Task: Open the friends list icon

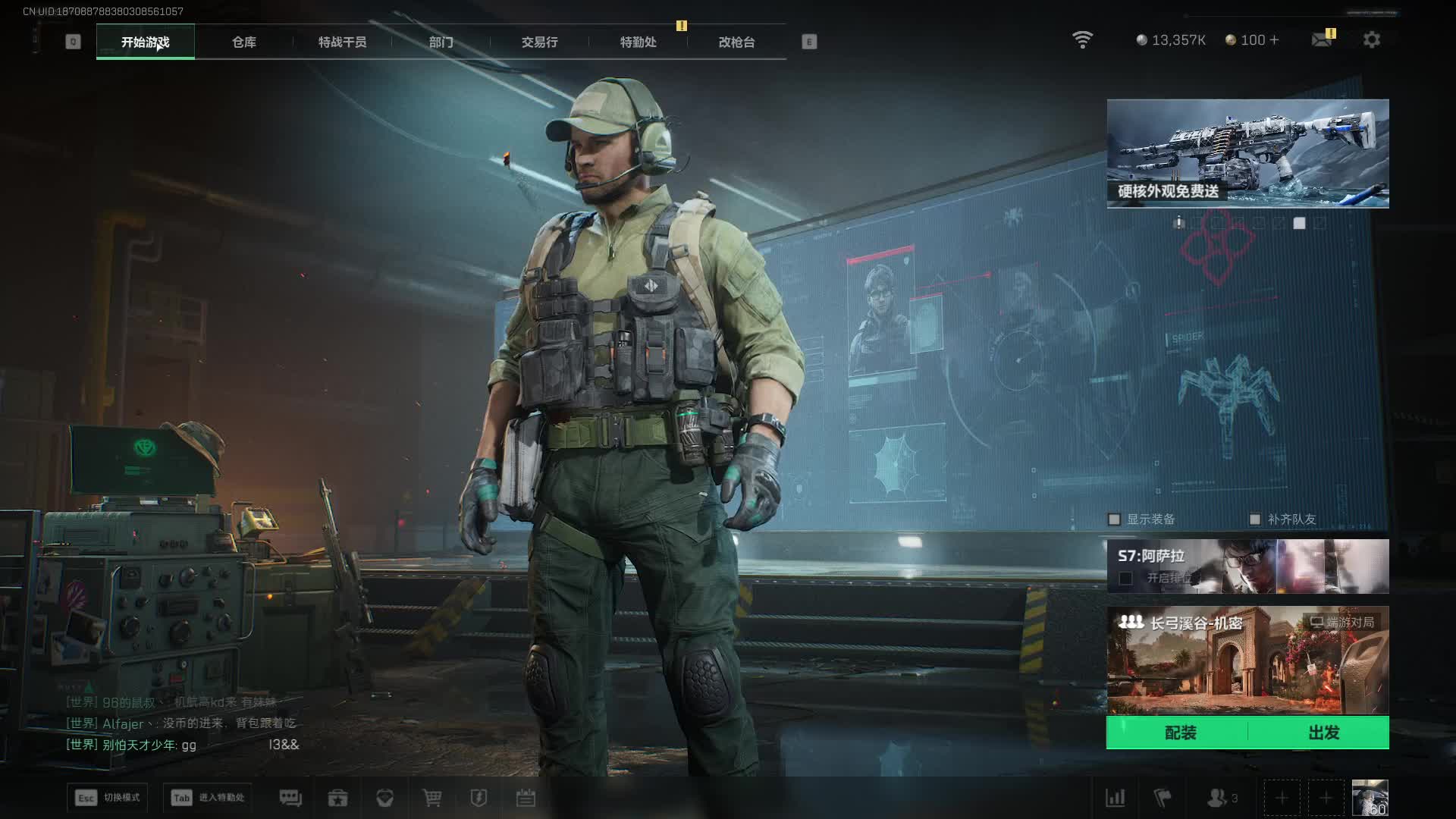Action: click(x=1218, y=798)
